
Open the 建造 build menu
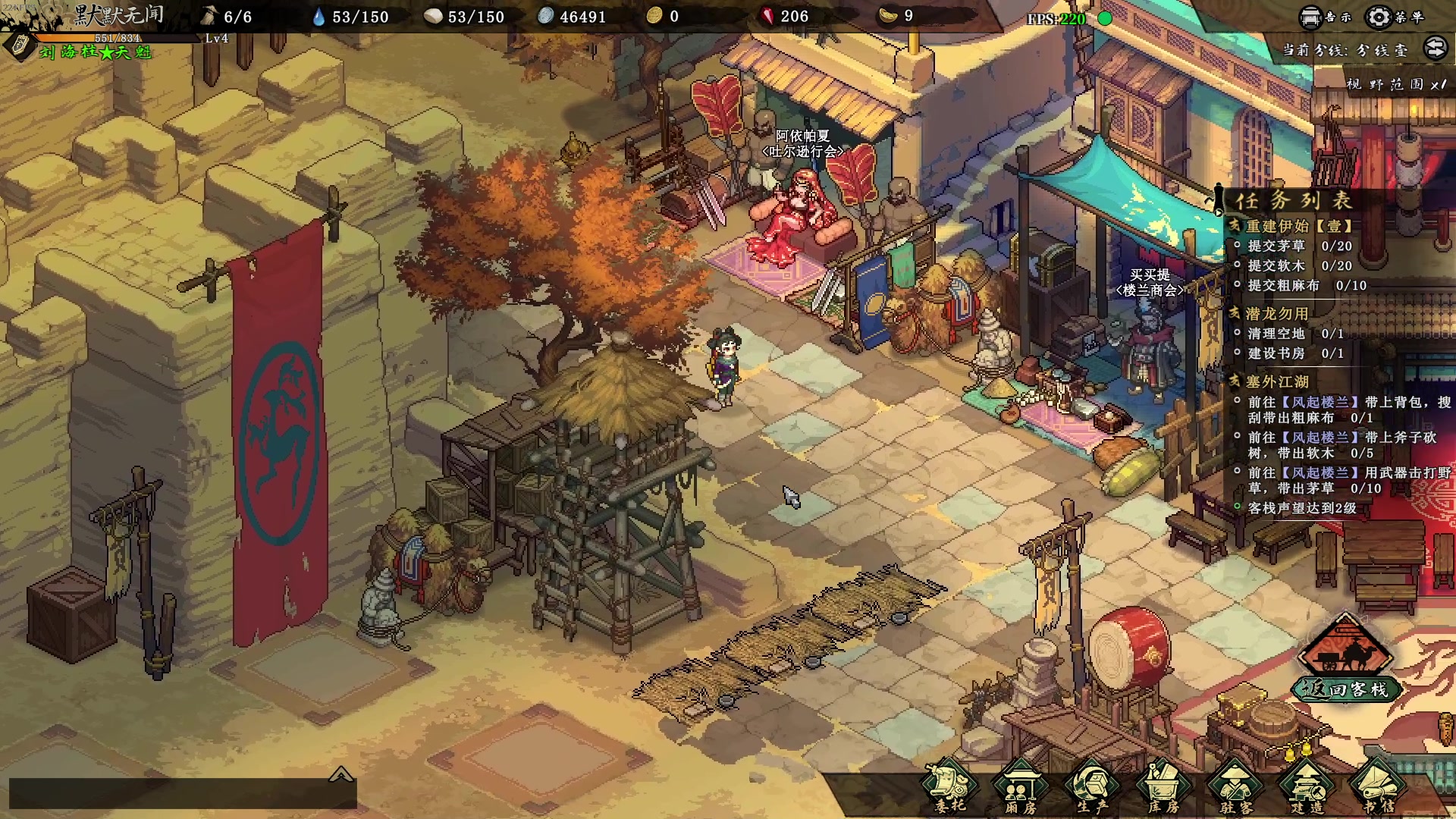1307,789
